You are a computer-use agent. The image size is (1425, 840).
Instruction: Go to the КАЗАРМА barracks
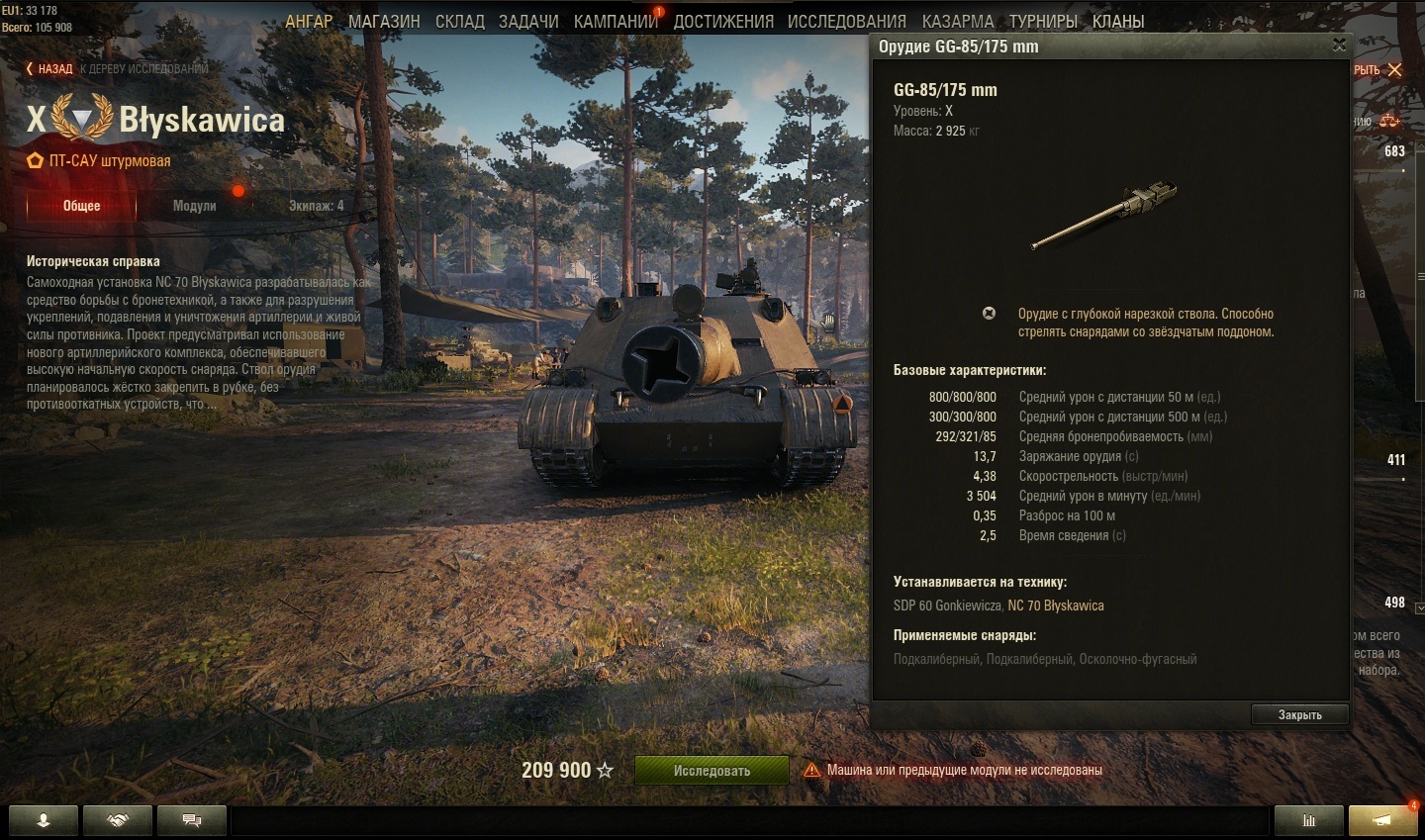click(x=958, y=21)
